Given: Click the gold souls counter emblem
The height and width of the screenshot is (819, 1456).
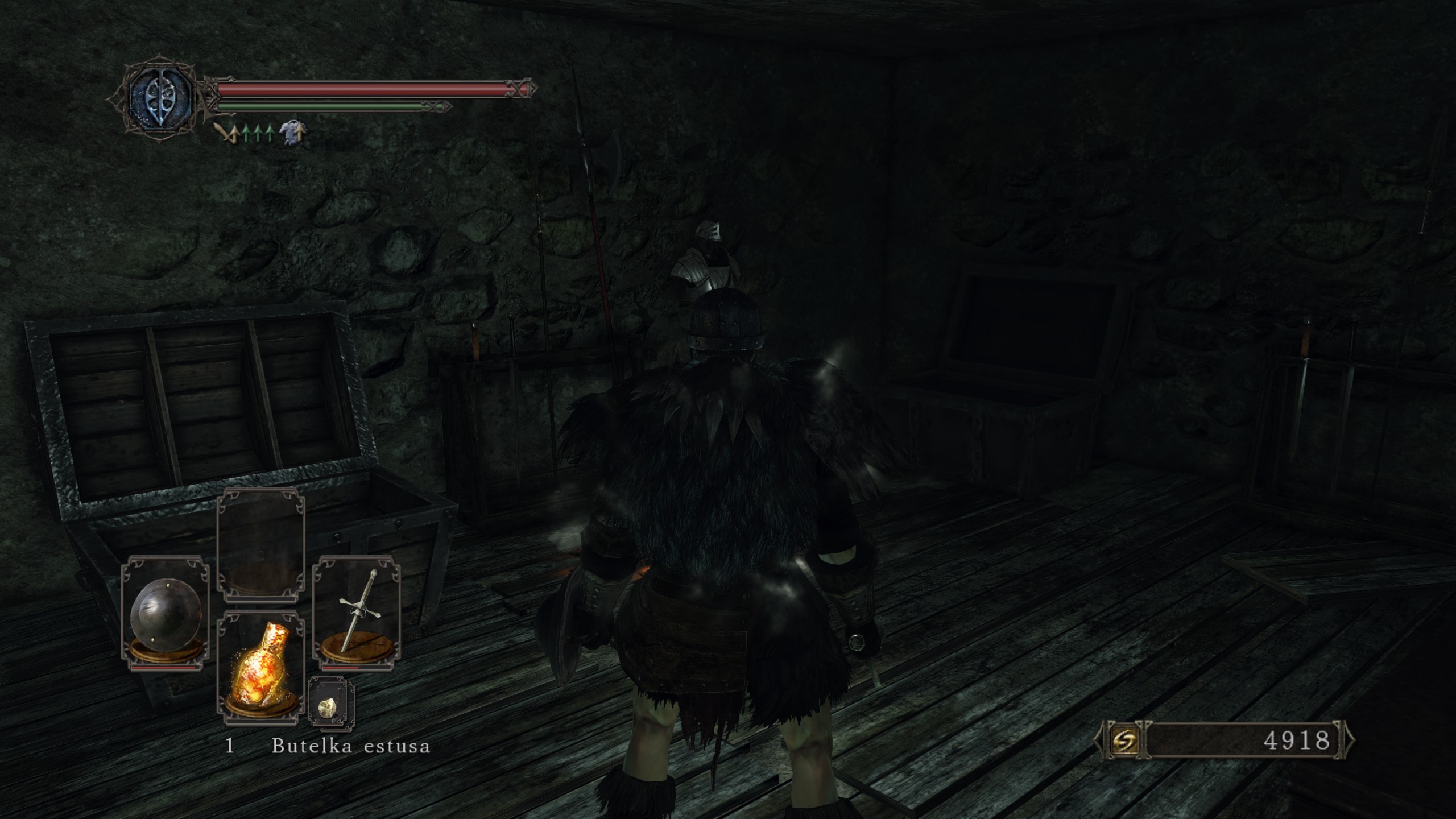Looking at the screenshot, I should (x=1124, y=740).
